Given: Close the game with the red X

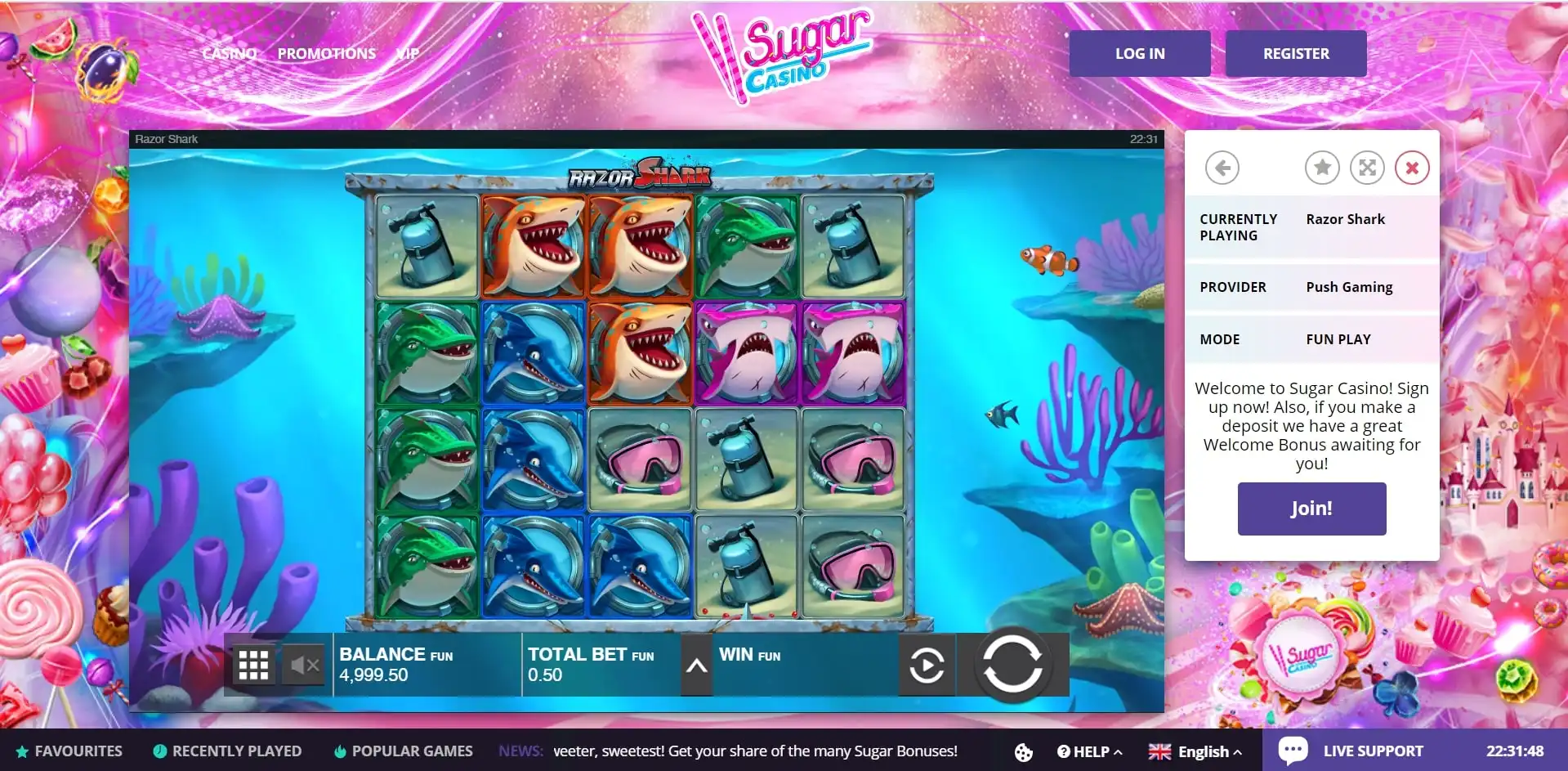Looking at the screenshot, I should pos(1411,168).
